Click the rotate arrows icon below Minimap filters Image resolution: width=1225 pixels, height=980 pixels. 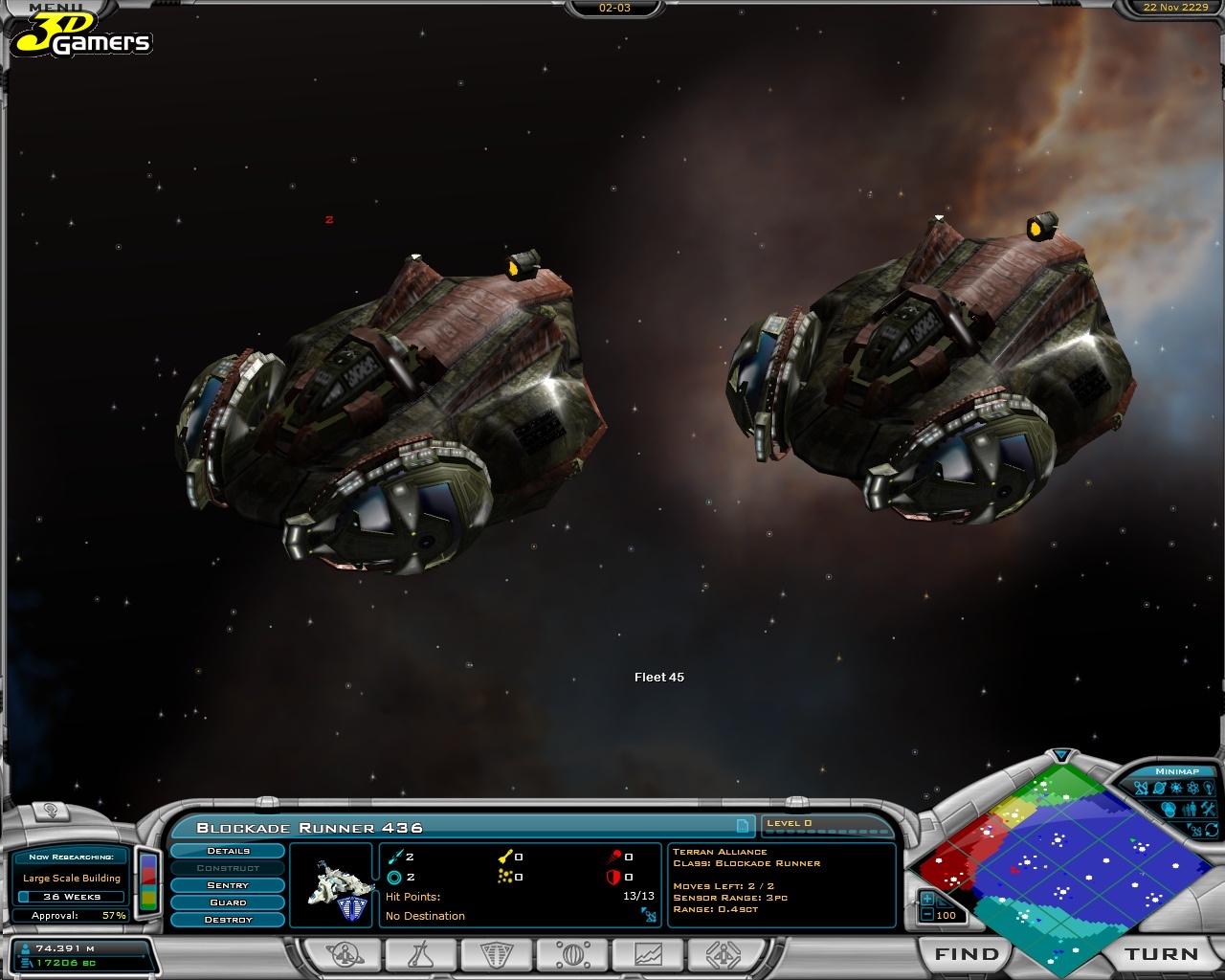(1211, 830)
